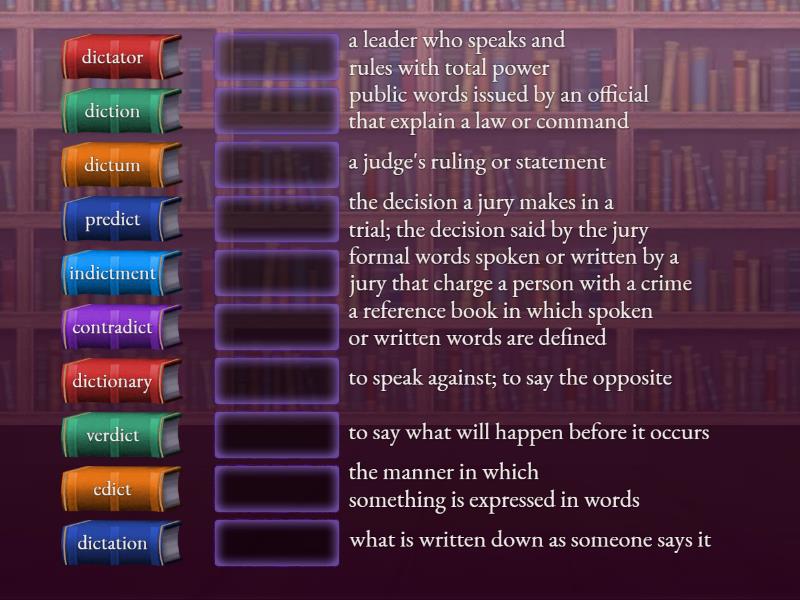Screen dimensions: 800x600
Task: Choose the slot for 'to say what will happen'
Action: point(277,435)
